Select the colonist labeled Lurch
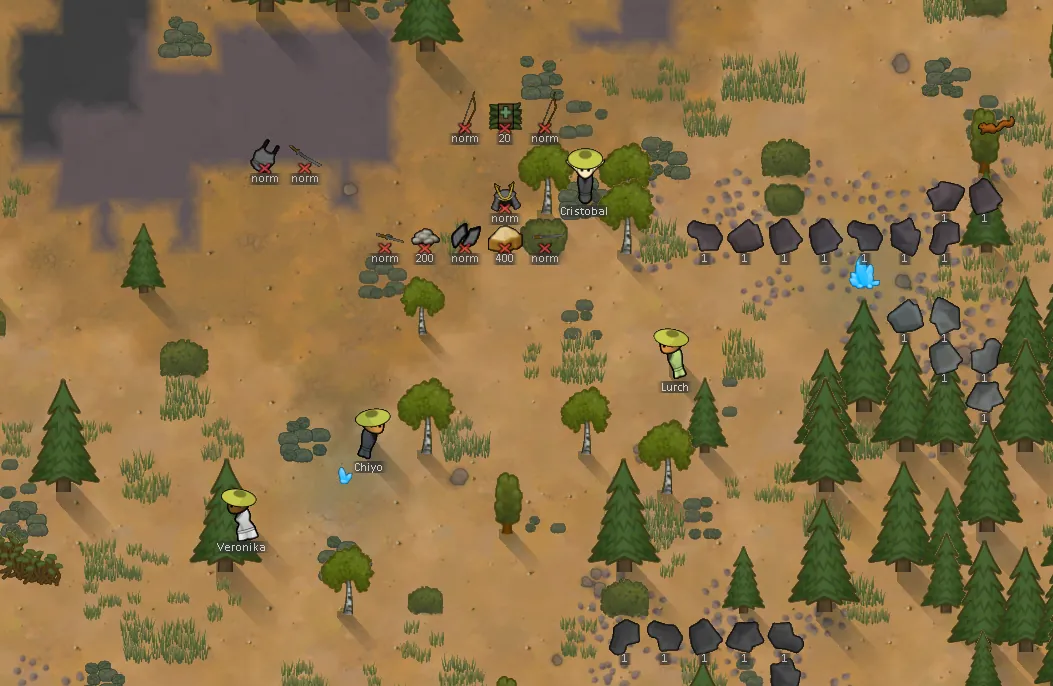Viewport: 1053px width, 686px height. (x=672, y=355)
